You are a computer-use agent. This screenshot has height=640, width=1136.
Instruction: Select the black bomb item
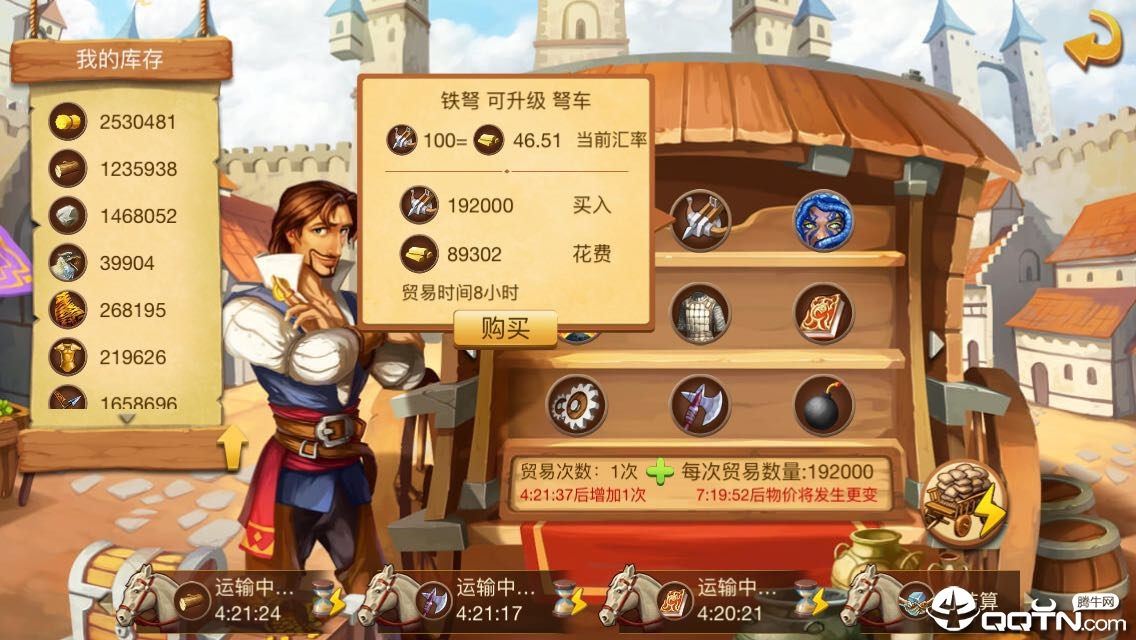pos(823,405)
